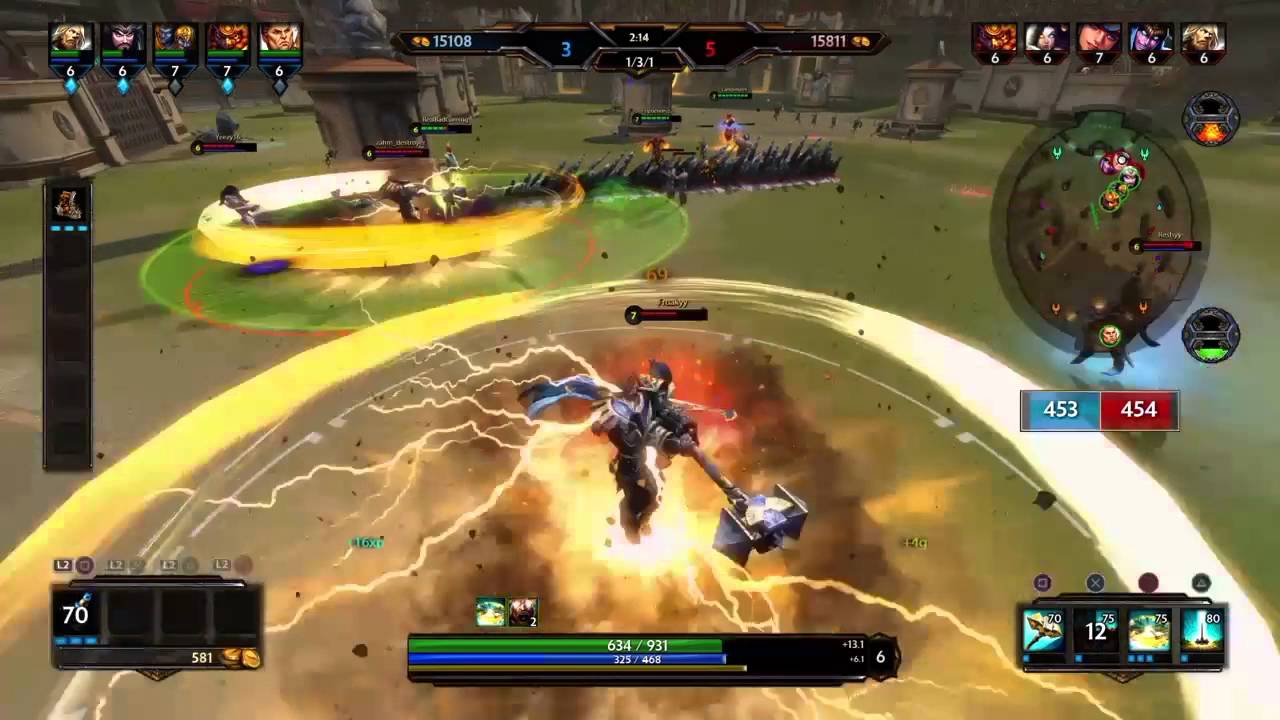The height and width of the screenshot is (720, 1280).
Task: Inspect the buff icon with stack count 2
Action: click(523, 612)
